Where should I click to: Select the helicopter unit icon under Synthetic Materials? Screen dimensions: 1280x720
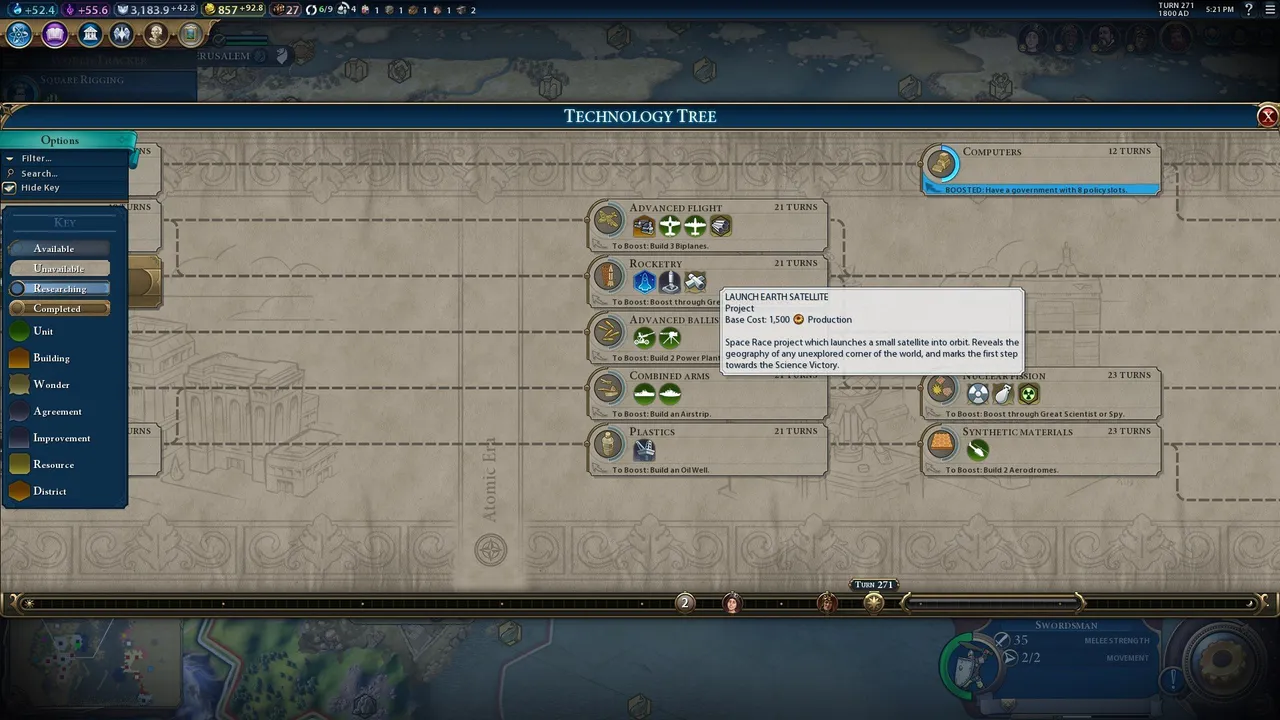pyautogui.click(x=978, y=450)
